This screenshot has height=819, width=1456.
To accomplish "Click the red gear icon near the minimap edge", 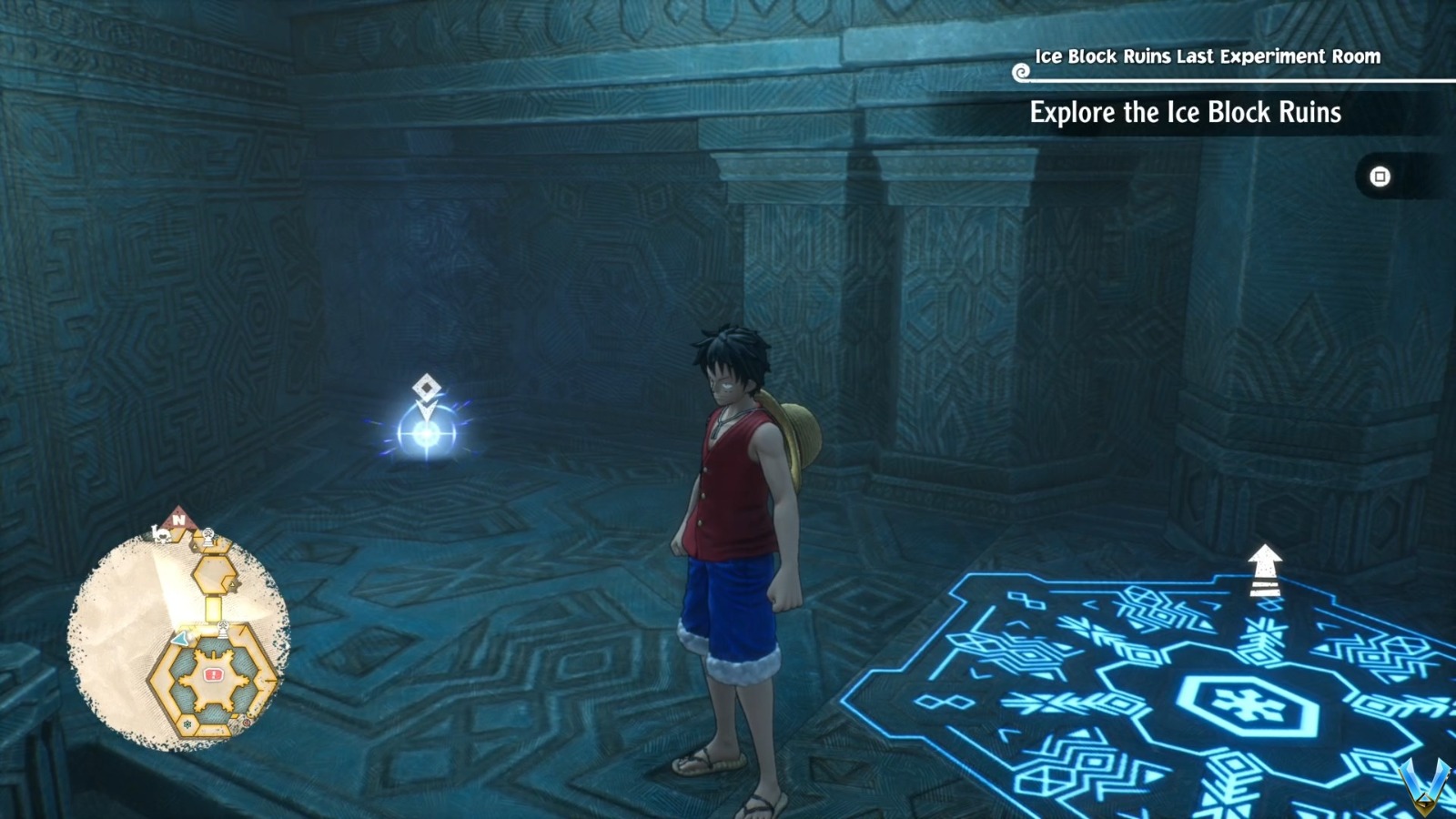I will (248, 723).
